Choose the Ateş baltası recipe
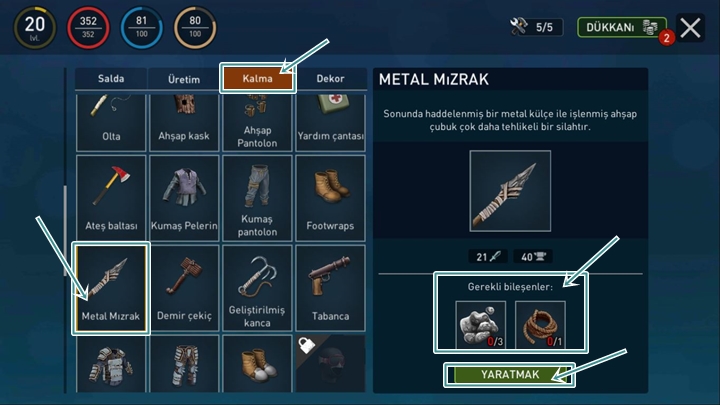The height and width of the screenshot is (405, 720). 111,197
